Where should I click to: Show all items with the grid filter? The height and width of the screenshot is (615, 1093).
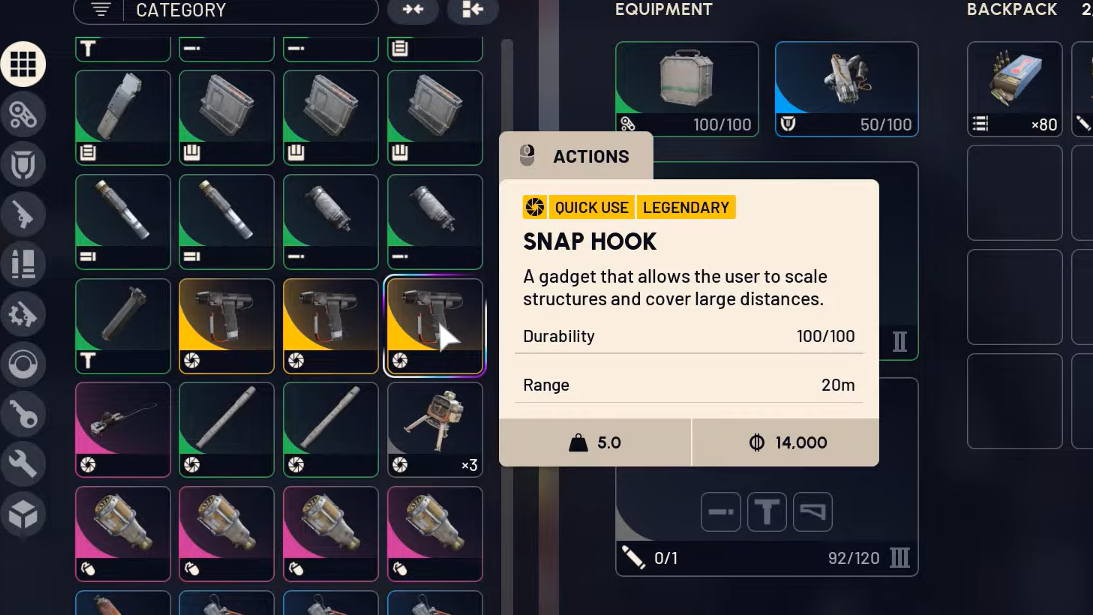(23, 65)
